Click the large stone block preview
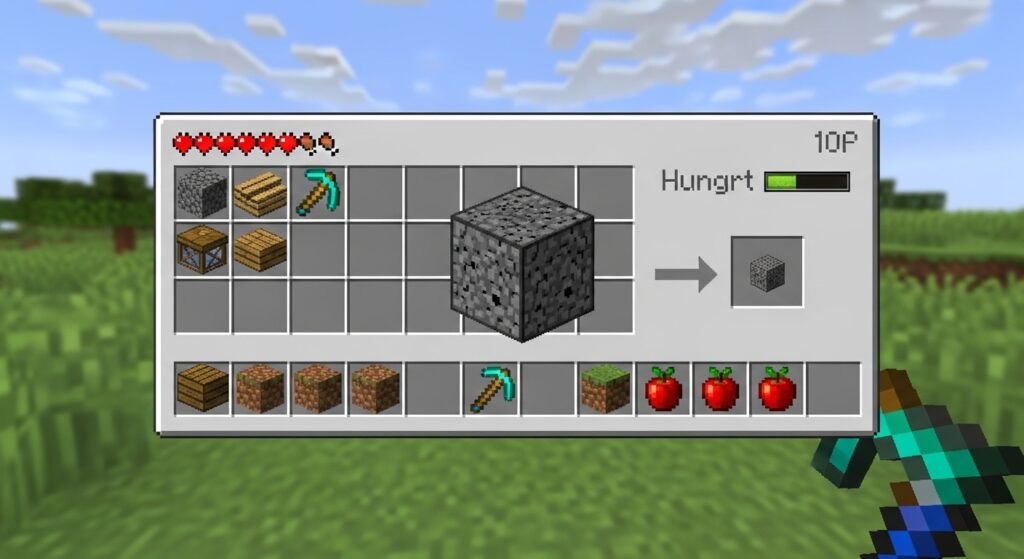This screenshot has width=1024, height=559. [522, 263]
